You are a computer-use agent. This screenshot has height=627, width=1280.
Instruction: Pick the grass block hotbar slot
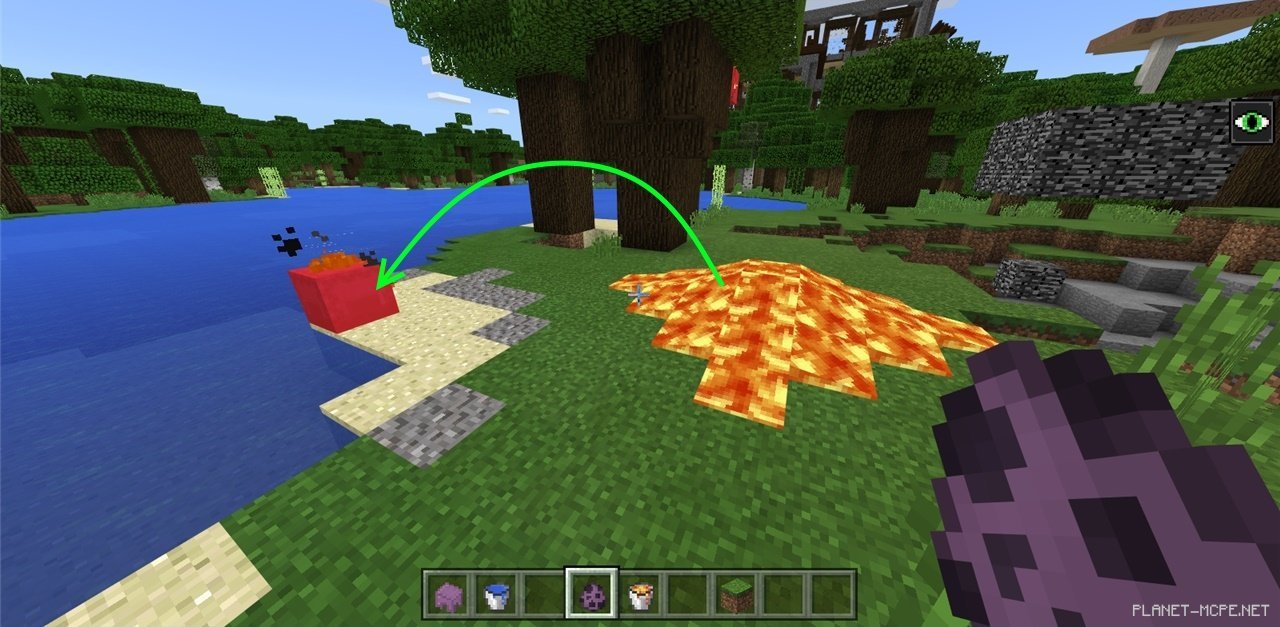click(736, 596)
